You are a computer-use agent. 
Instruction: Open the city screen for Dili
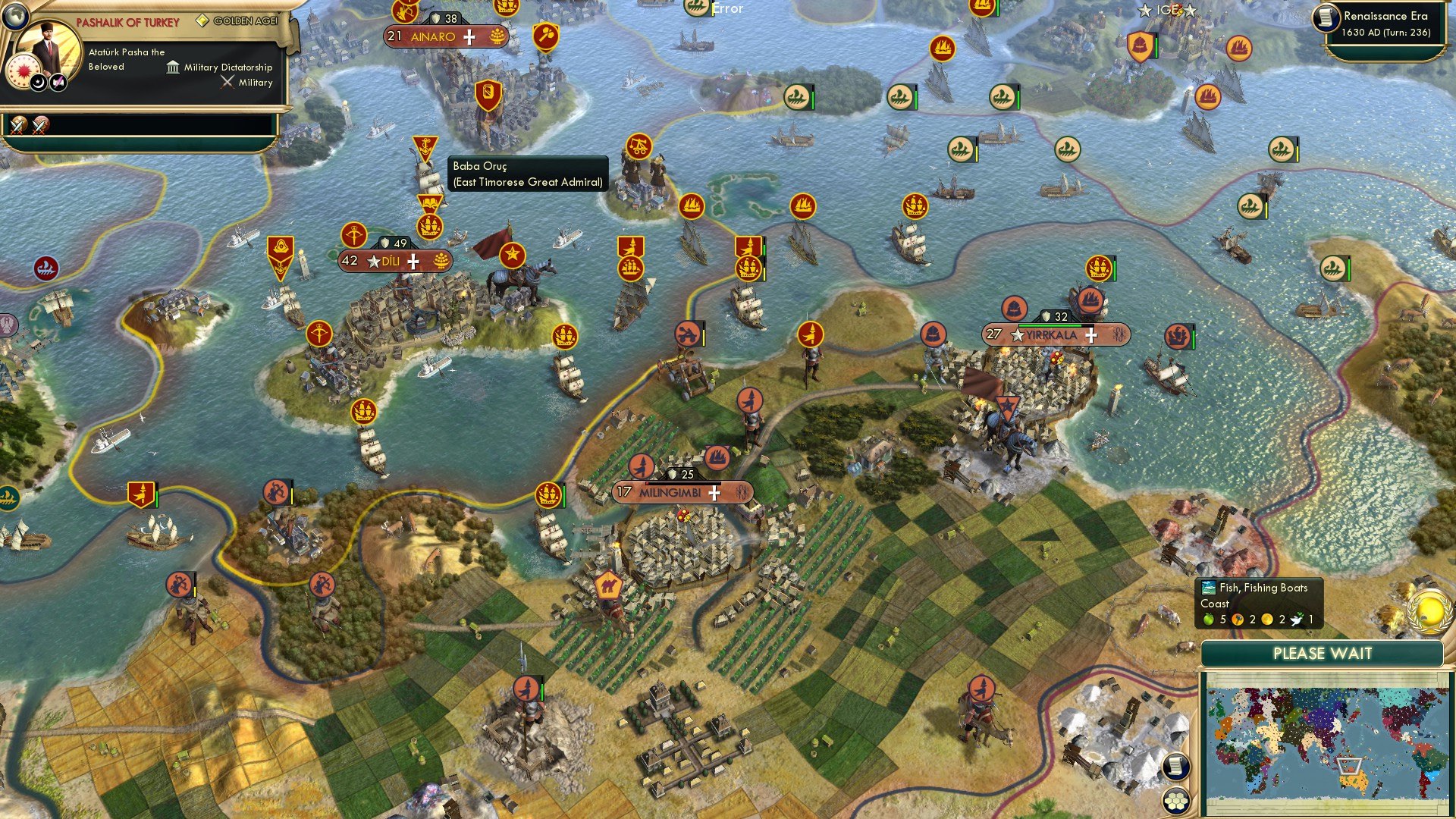point(391,261)
